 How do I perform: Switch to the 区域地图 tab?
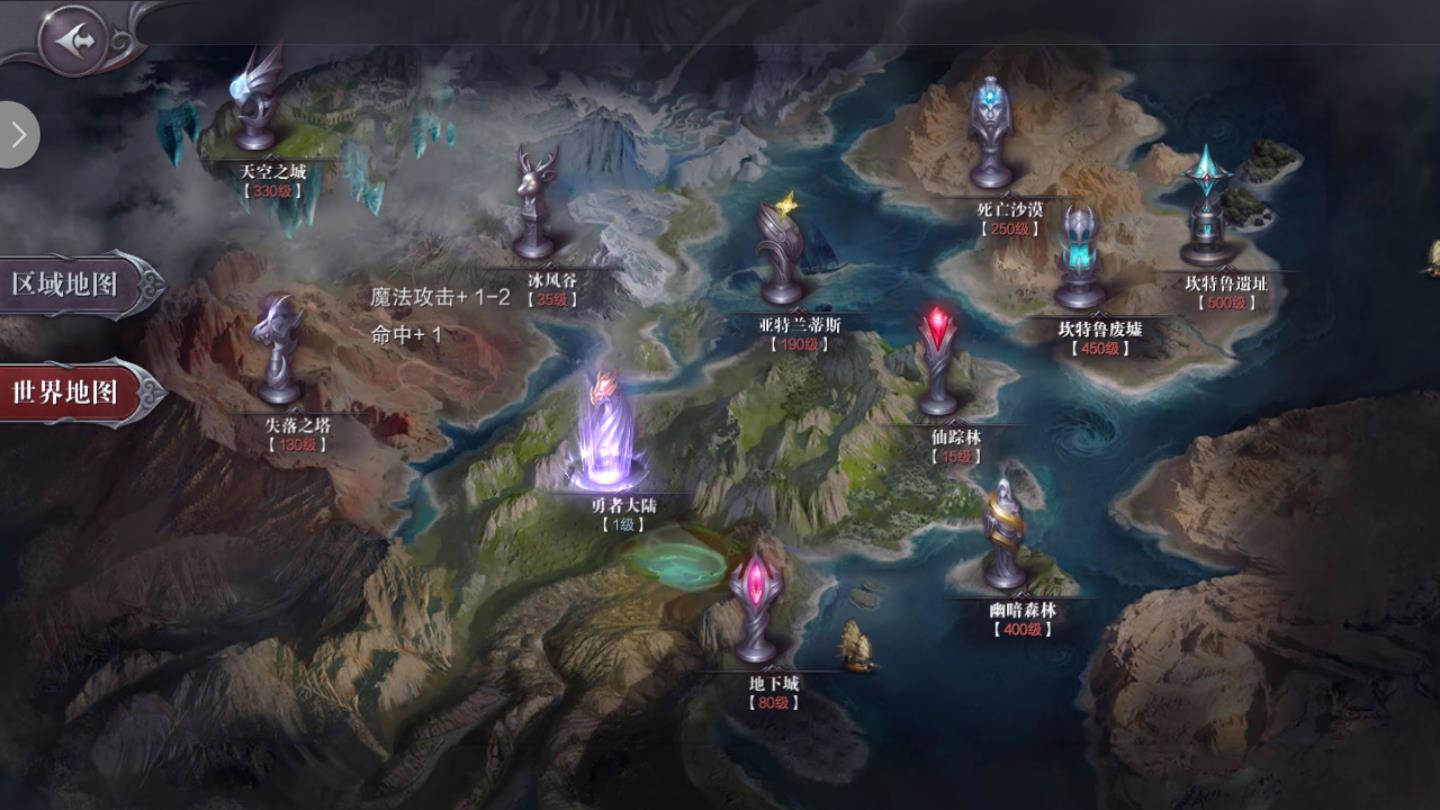click(x=70, y=284)
